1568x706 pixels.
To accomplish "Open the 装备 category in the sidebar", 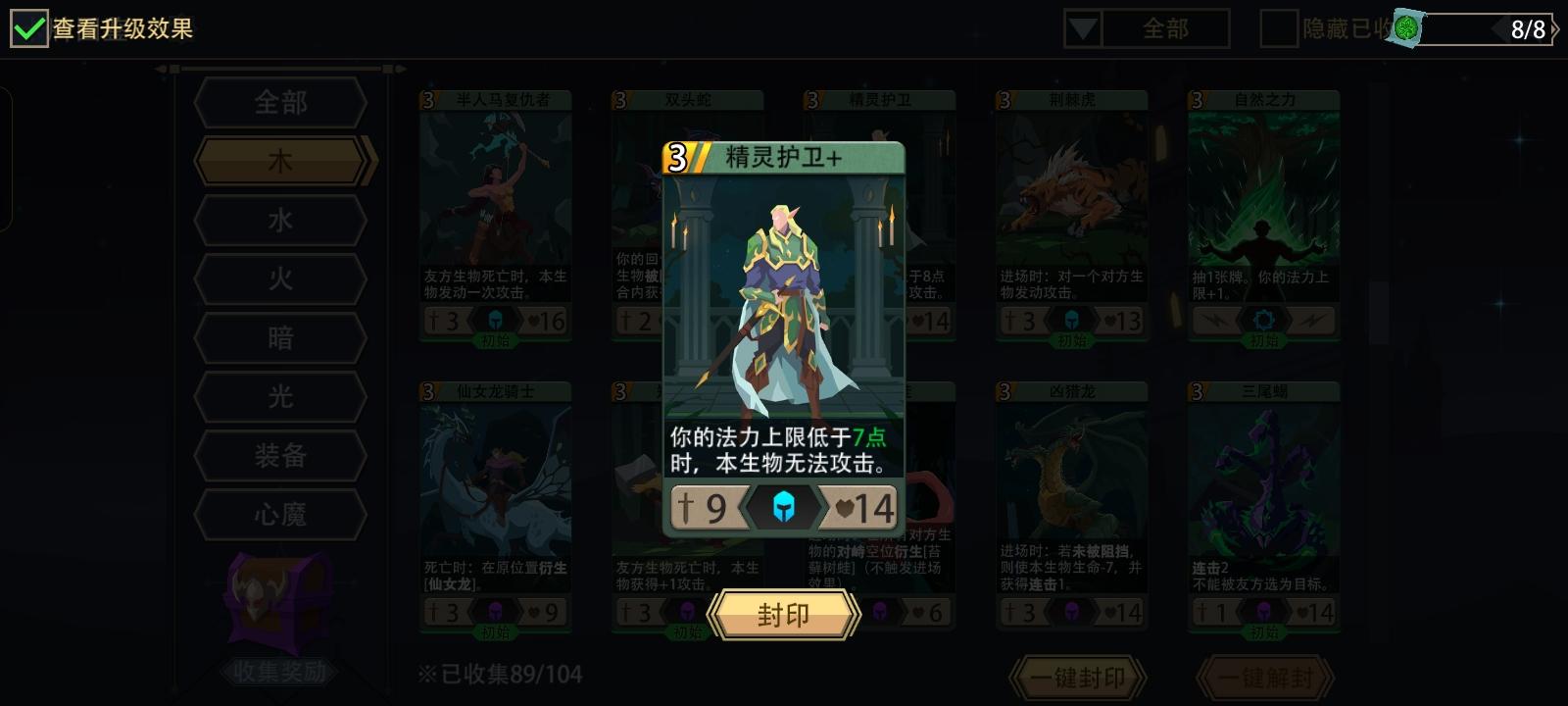I will [280, 456].
